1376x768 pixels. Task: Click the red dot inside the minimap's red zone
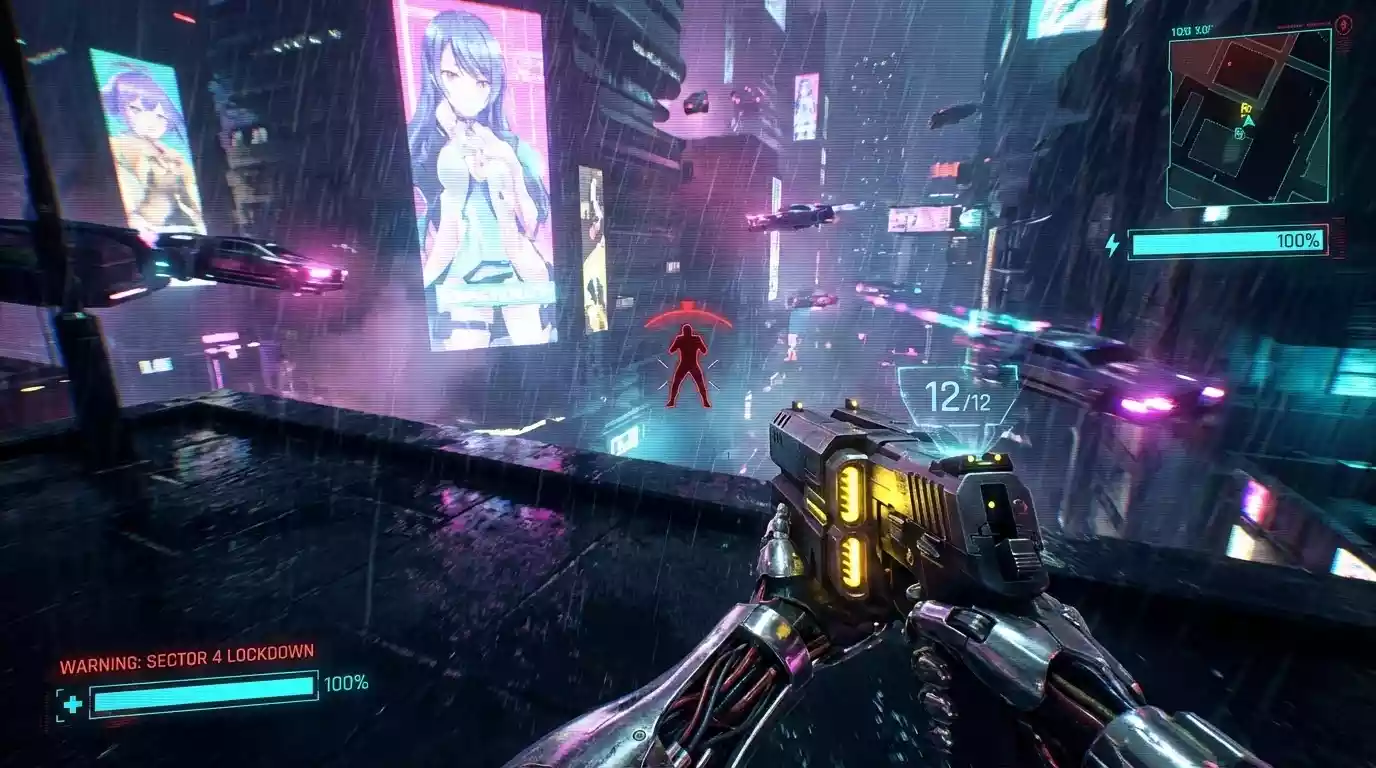1230,63
